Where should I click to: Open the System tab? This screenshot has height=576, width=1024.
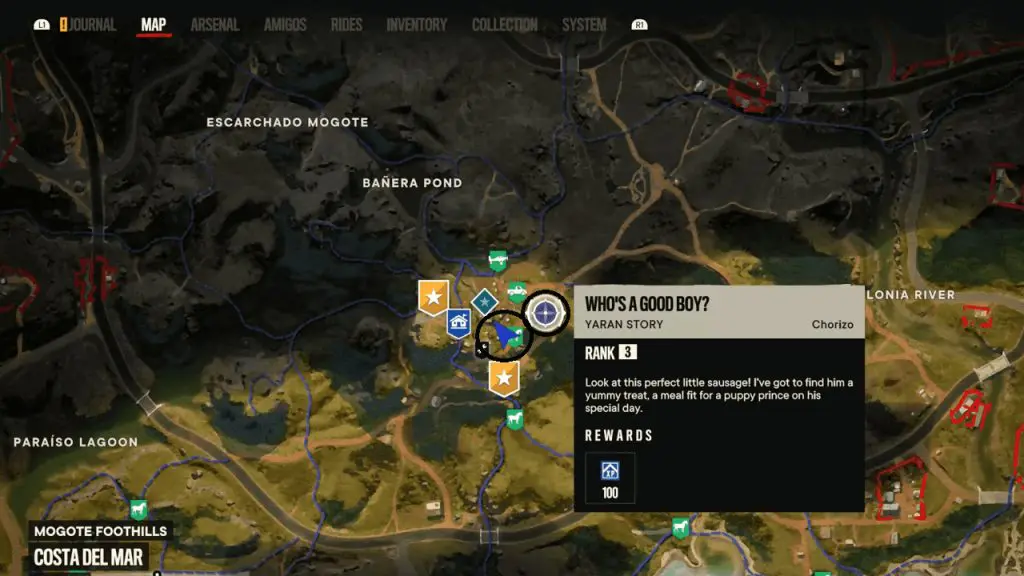584,24
